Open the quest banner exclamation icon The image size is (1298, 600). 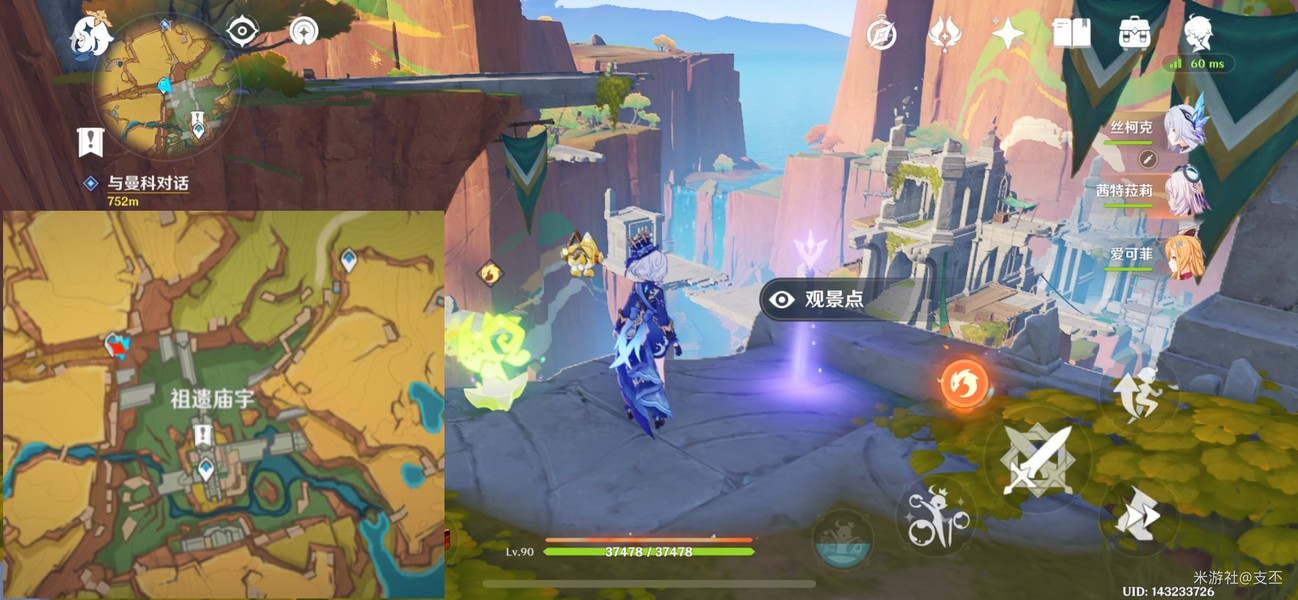91,142
